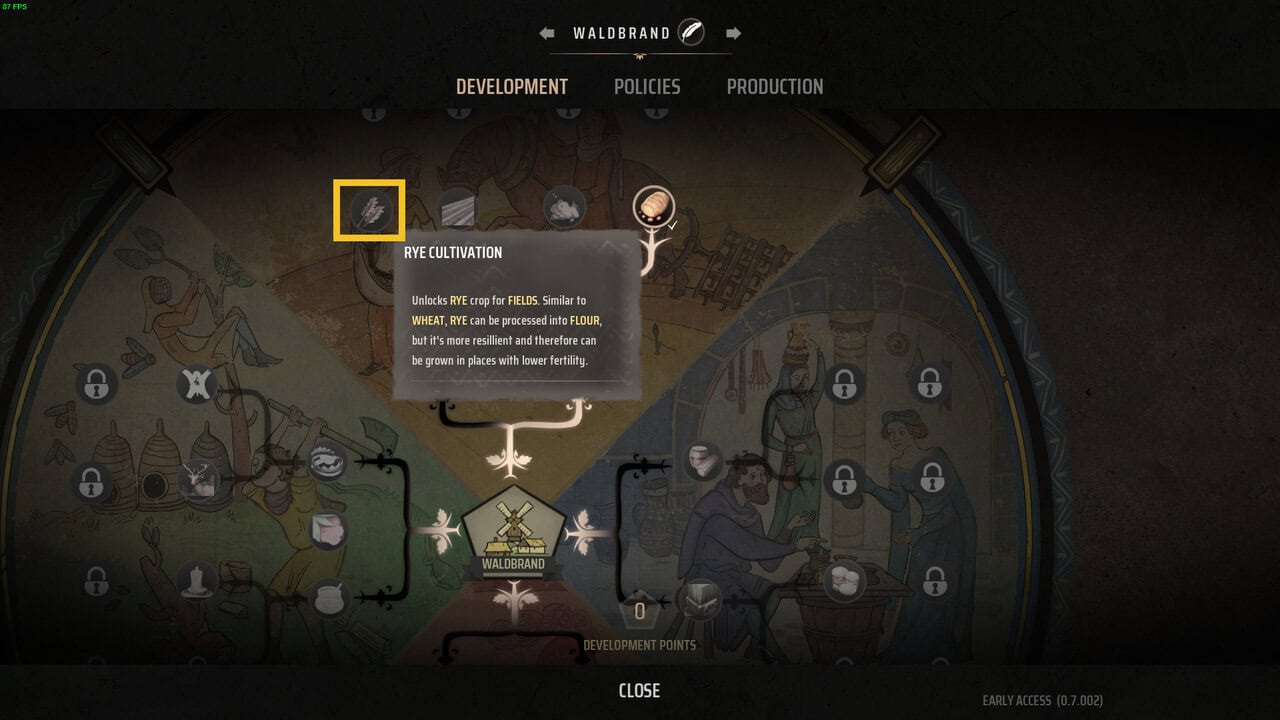Select the deer head development node
This screenshot has width=1280, height=720.
pyautogui.click(x=199, y=481)
